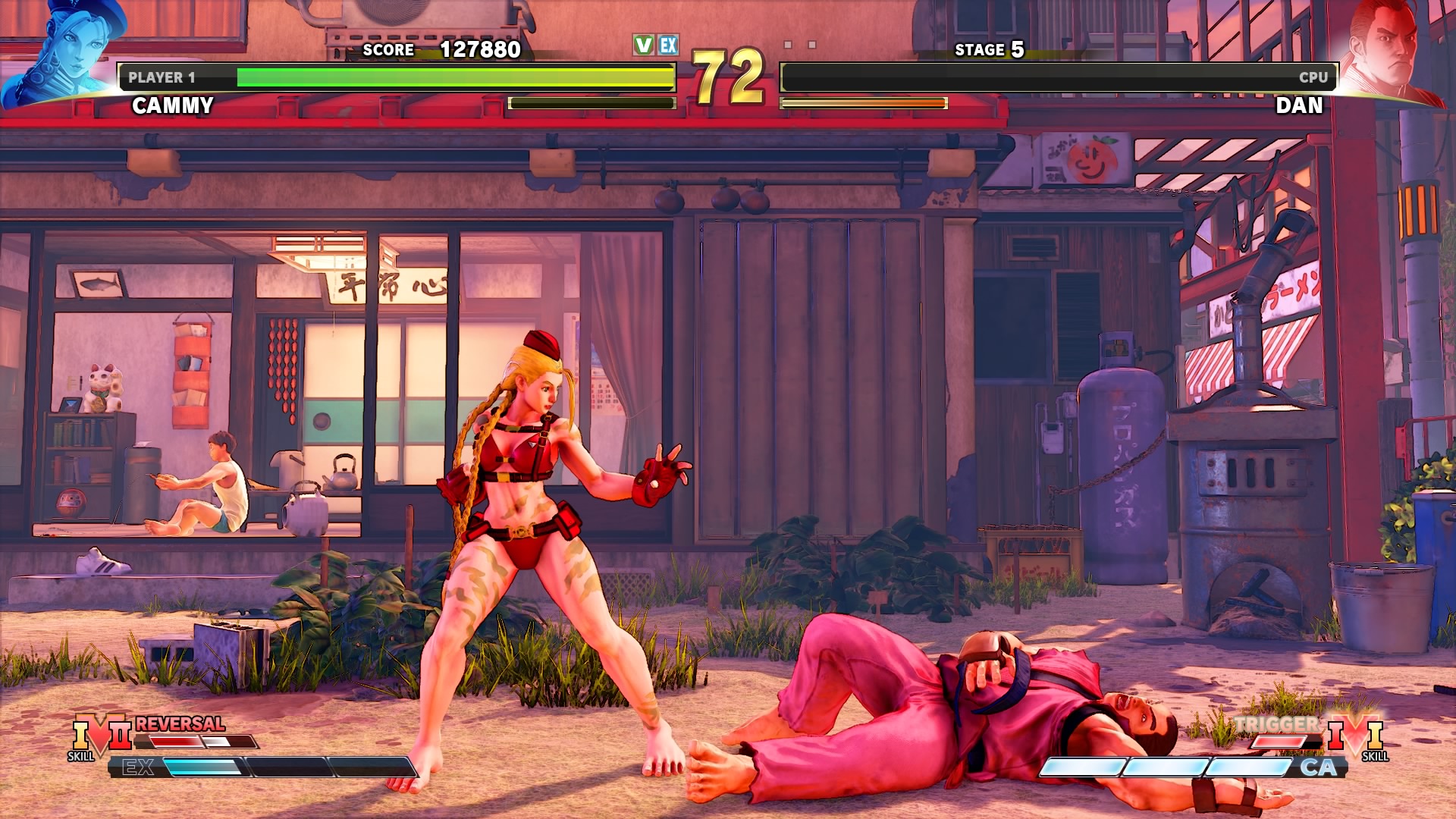Select the CPU's V-Trigger emblem
Image resolution: width=1456 pixels, height=819 pixels.
pos(1356,736)
